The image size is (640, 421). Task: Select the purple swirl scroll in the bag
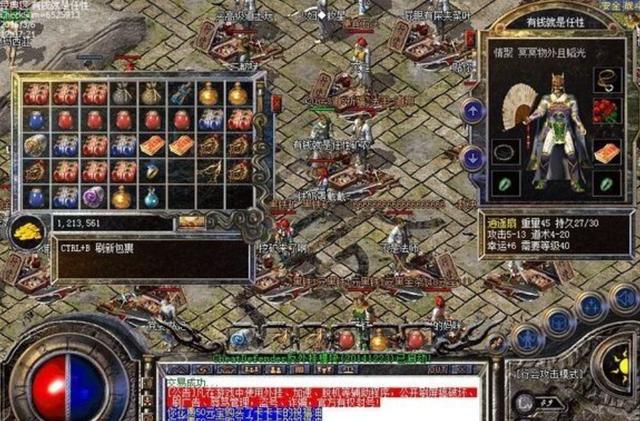coord(93,196)
